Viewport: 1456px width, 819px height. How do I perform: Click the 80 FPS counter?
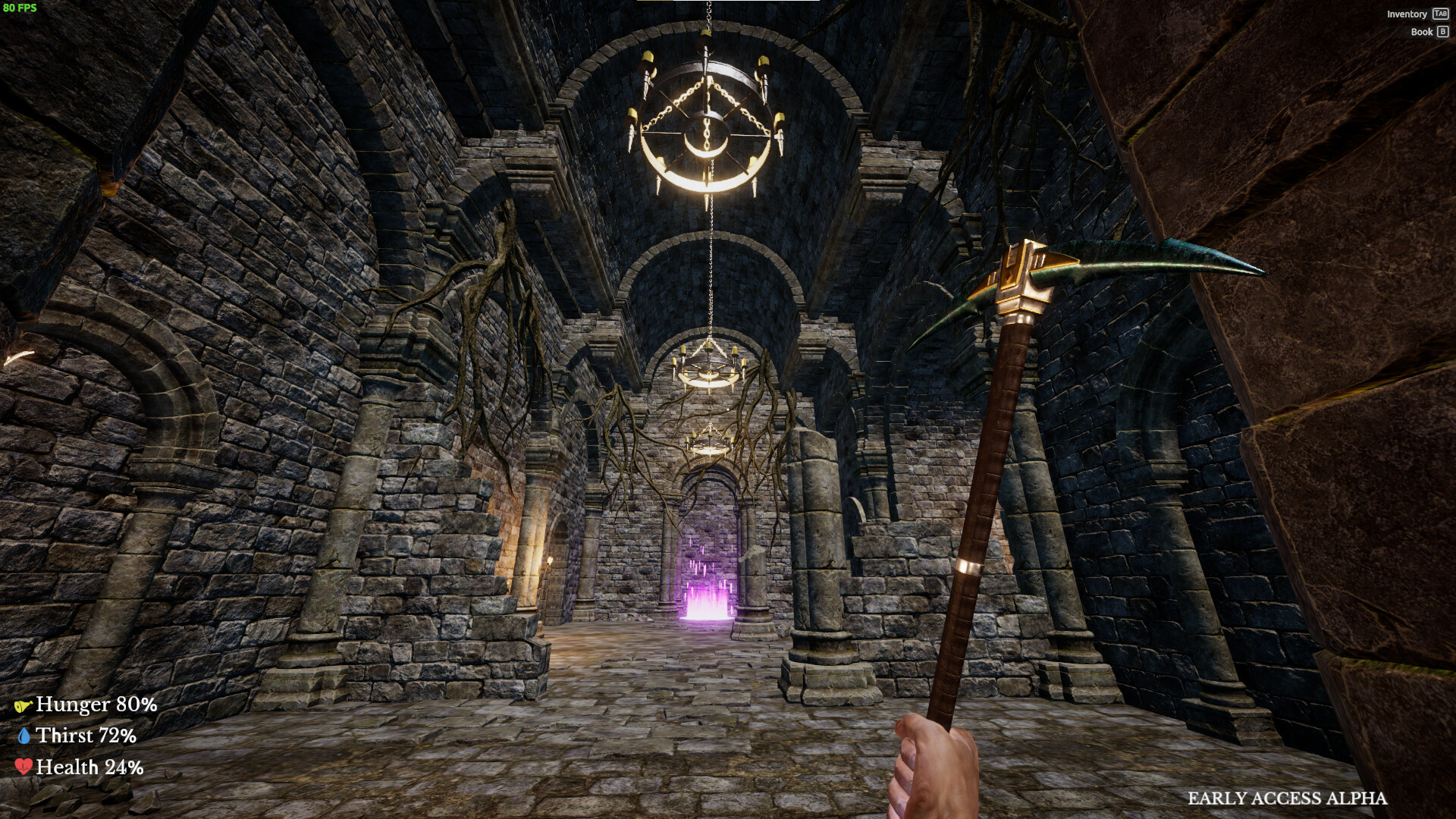click(x=21, y=9)
